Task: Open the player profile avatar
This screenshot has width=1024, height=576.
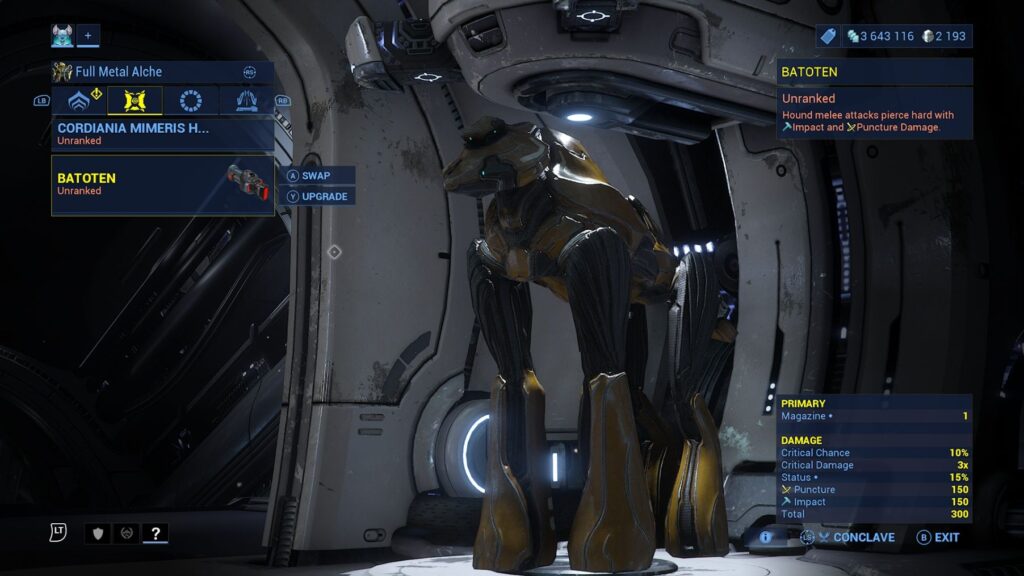Action: pyautogui.click(x=62, y=36)
